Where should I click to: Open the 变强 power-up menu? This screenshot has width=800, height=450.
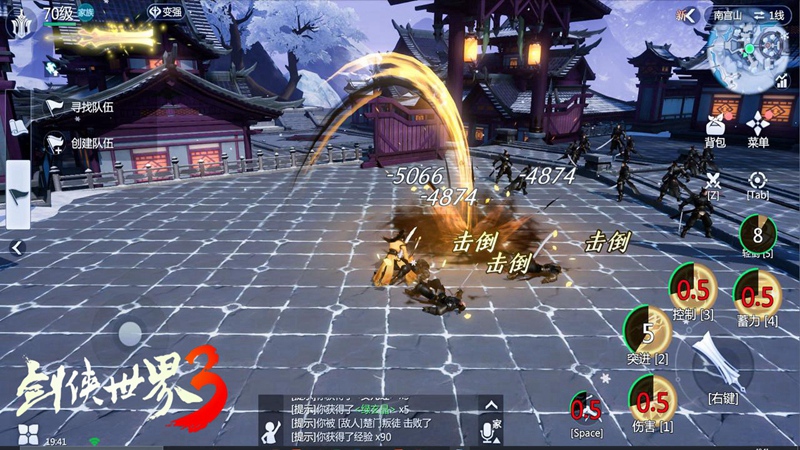[165, 12]
